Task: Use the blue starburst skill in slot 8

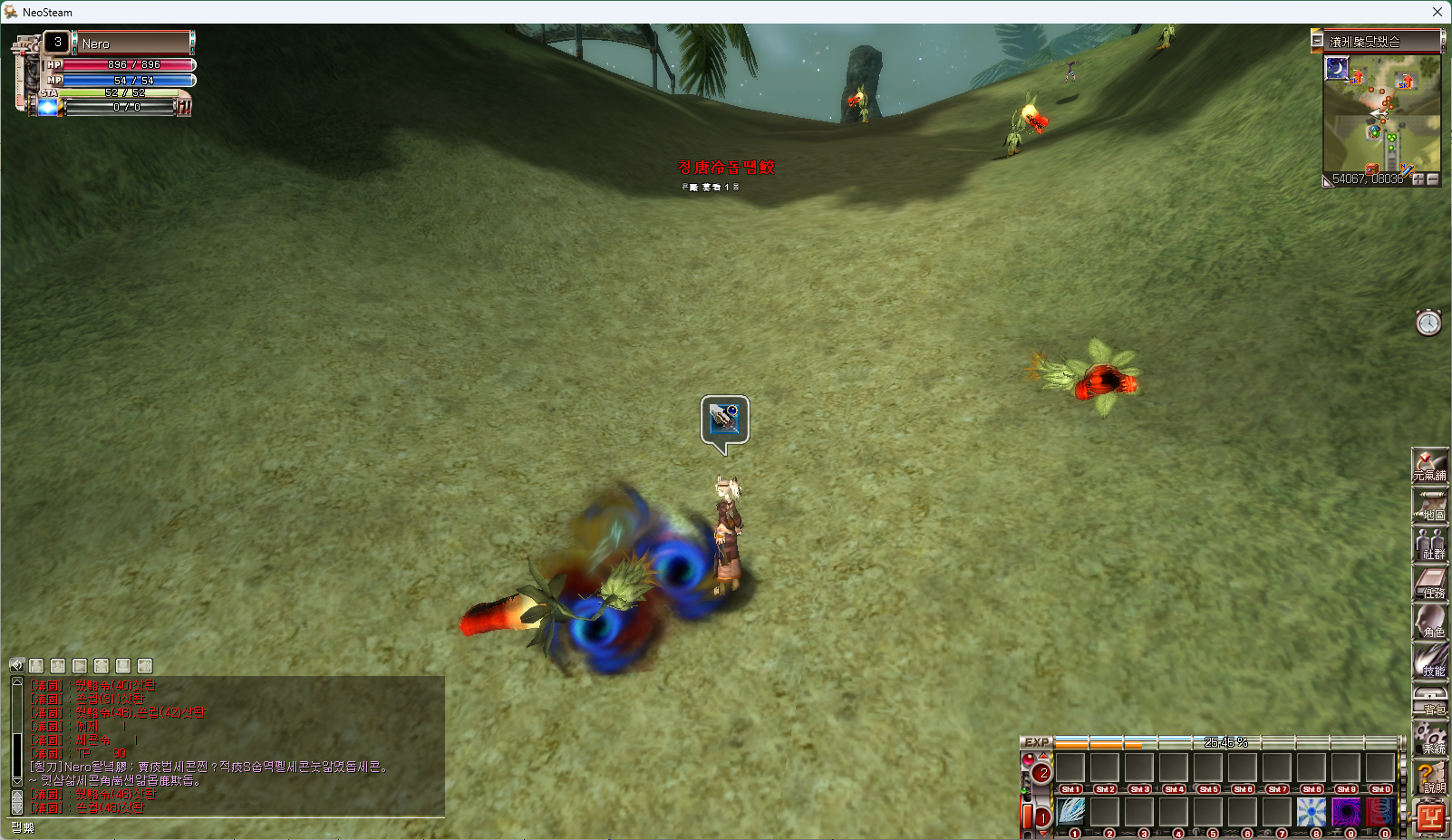Action: tap(1312, 811)
